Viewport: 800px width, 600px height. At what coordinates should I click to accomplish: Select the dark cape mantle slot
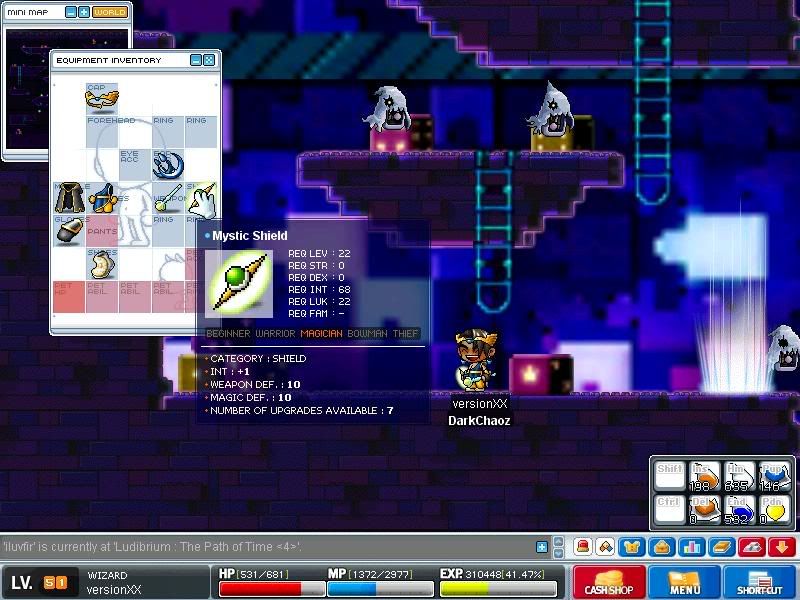click(68, 199)
